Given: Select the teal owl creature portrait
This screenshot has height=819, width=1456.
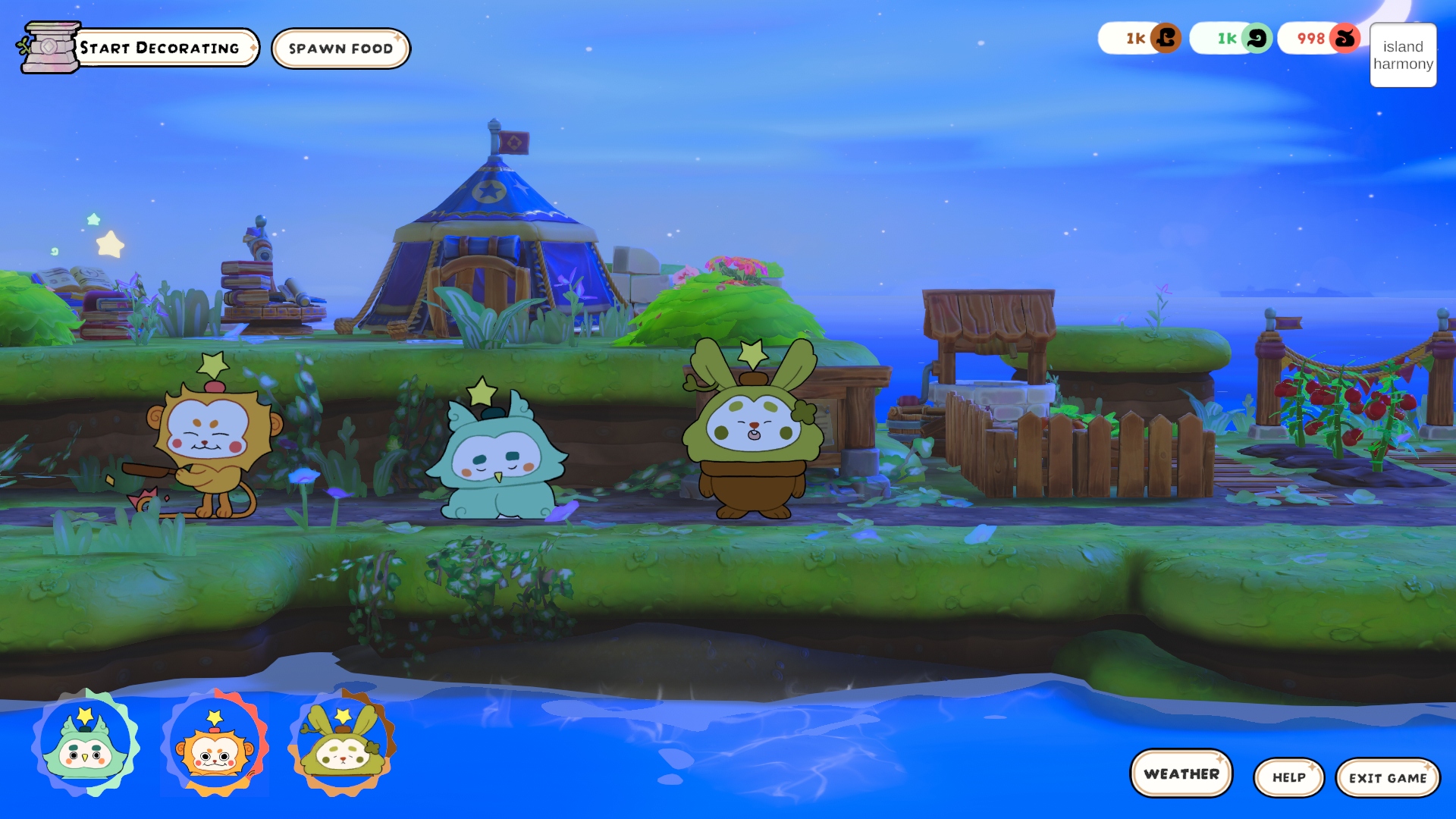Looking at the screenshot, I should [x=86, y=745].
